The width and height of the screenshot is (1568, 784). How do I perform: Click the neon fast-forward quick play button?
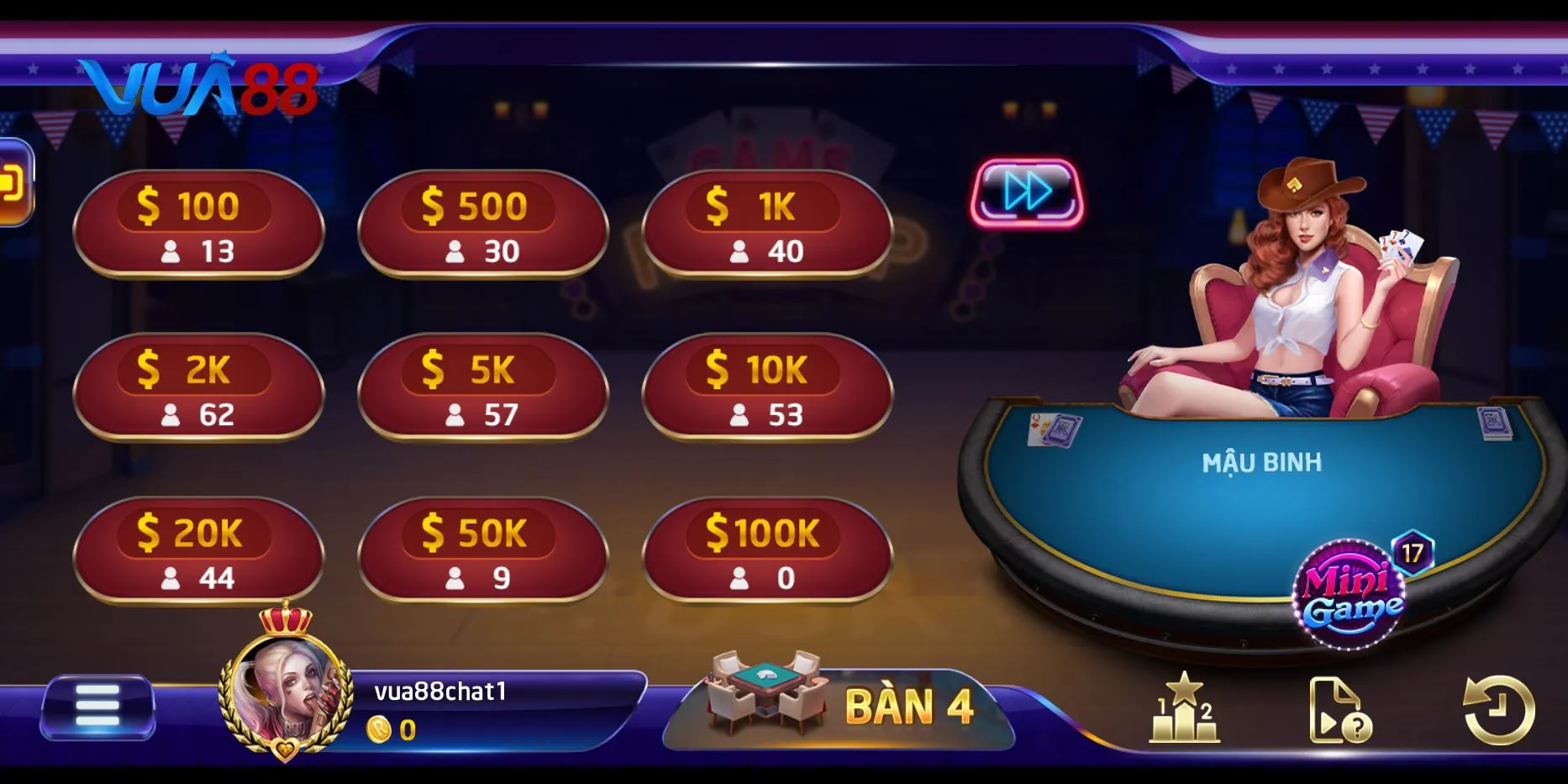[x=1027, y=192]
